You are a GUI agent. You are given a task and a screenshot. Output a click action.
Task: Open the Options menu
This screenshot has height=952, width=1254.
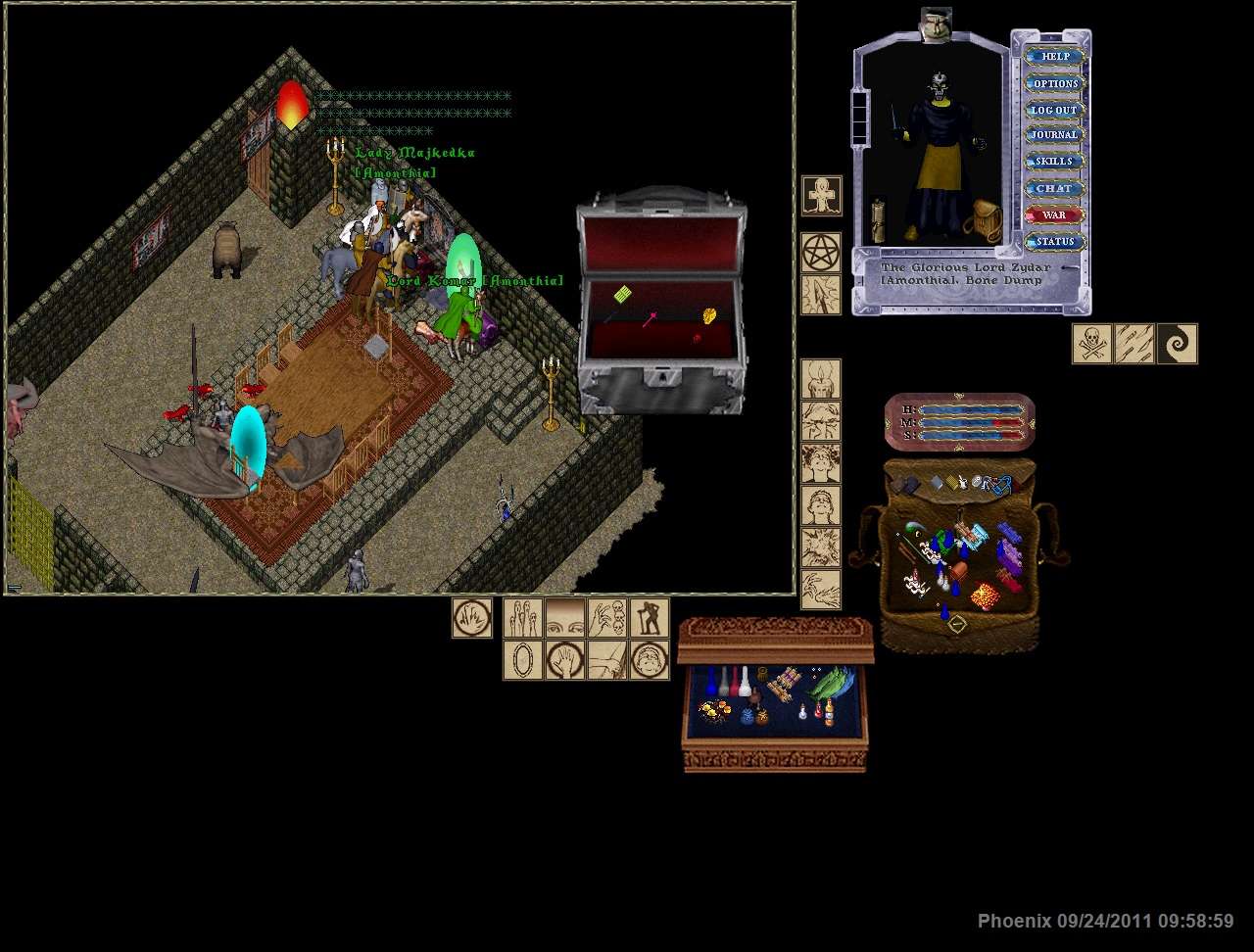click(1055, 83)
